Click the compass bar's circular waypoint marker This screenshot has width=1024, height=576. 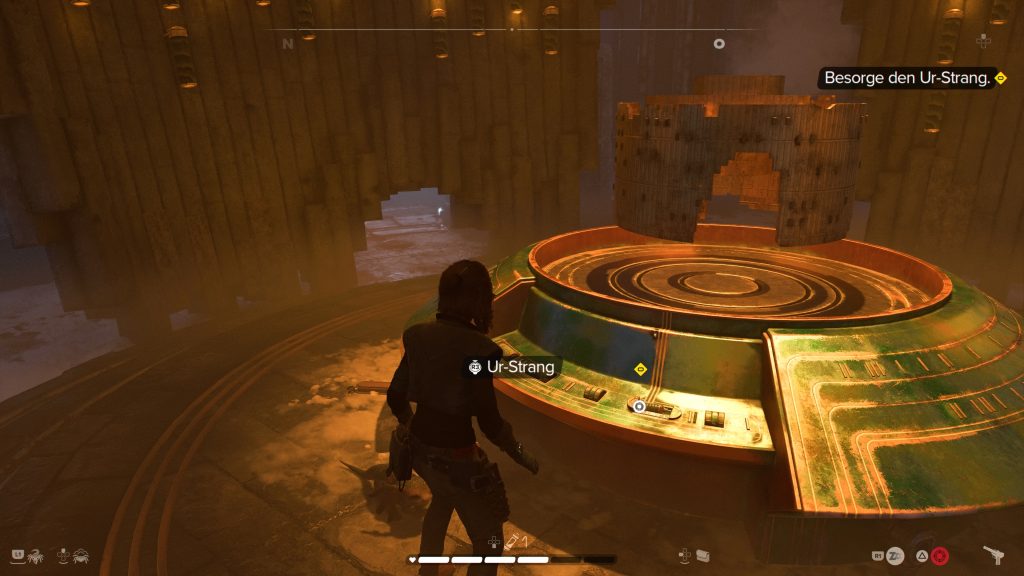(718, 44)
